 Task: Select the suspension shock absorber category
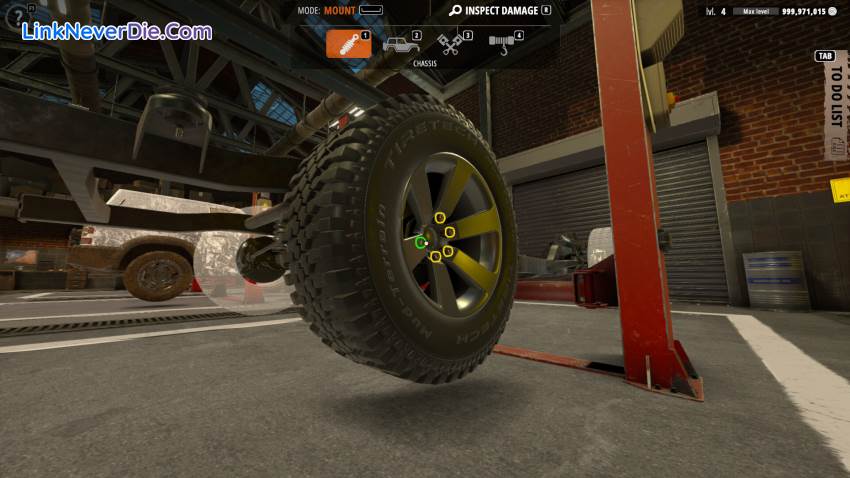tap(348, 44)
